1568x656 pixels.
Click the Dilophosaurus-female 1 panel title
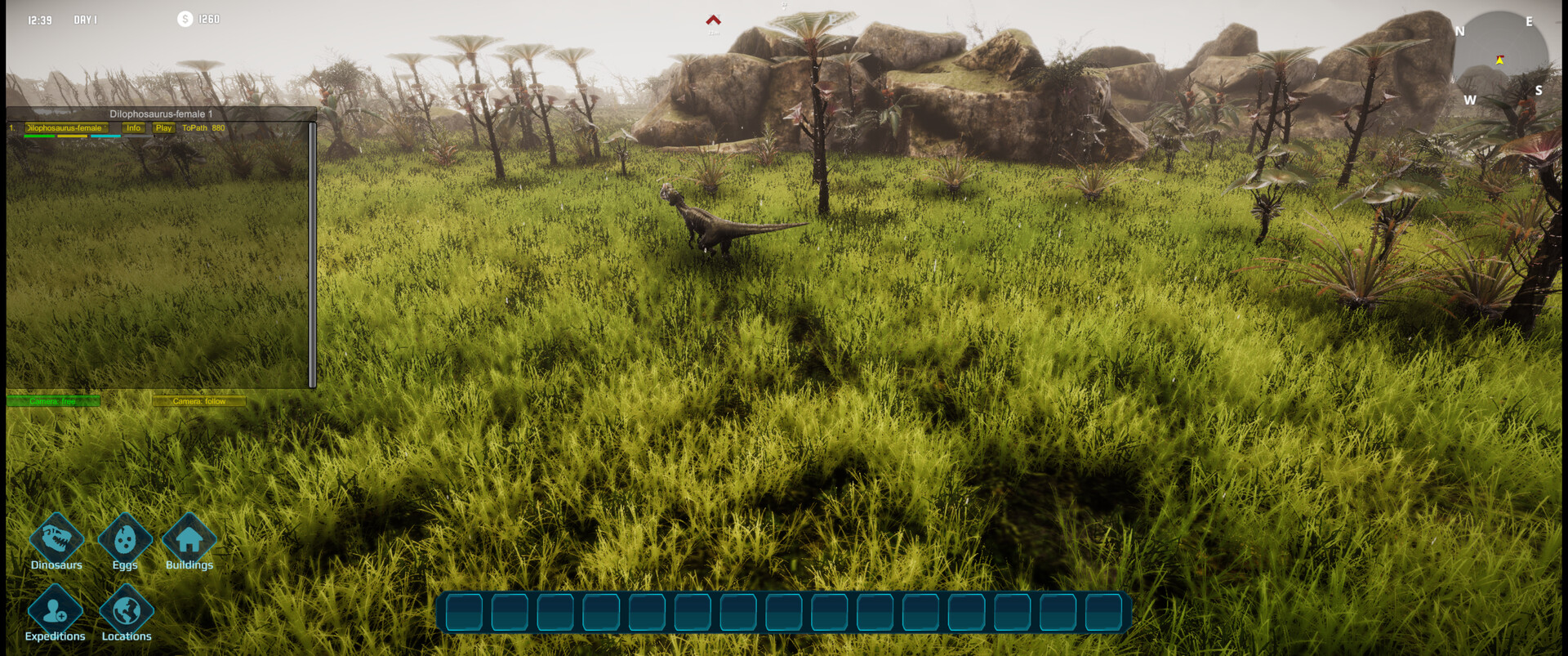point(160,114)
